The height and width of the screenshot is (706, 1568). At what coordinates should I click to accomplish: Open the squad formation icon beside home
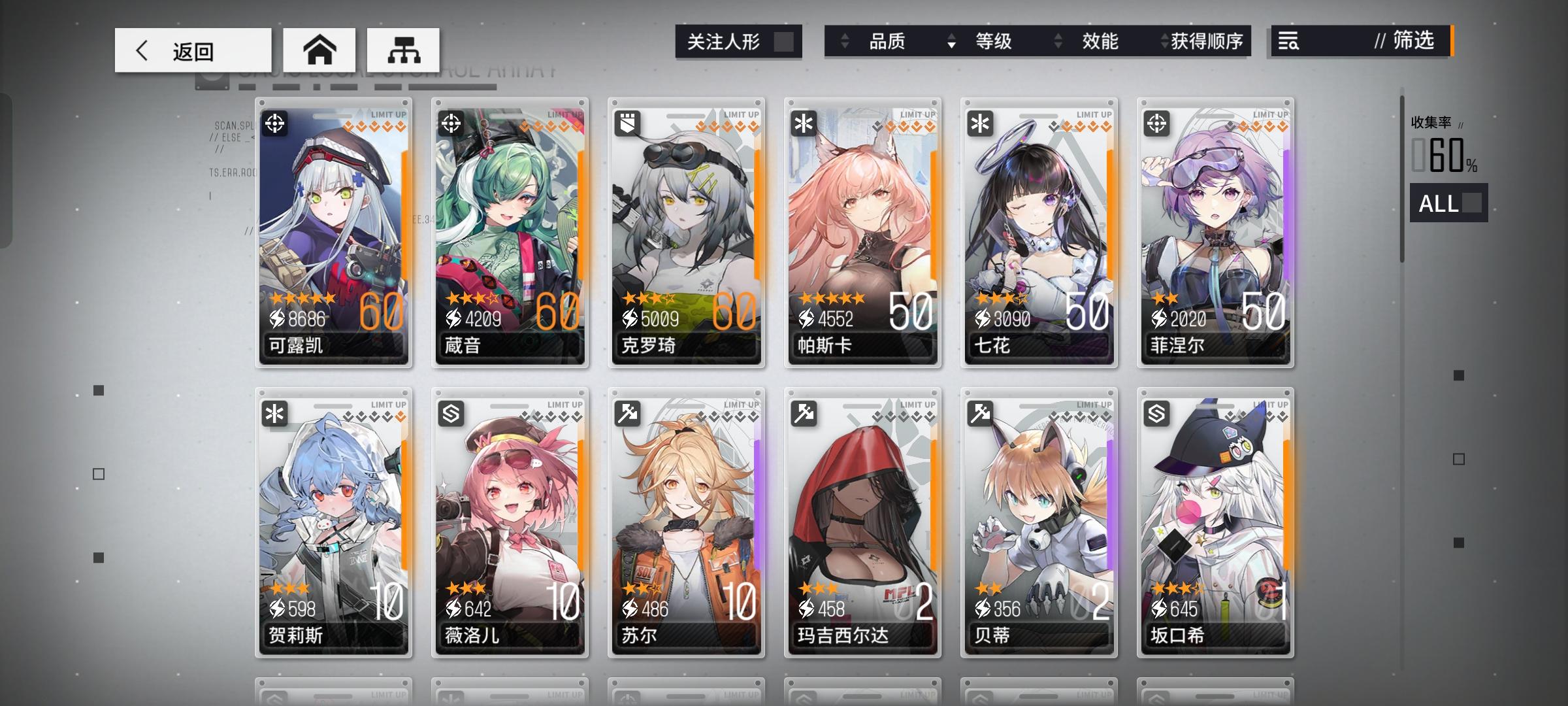pyautogui.click(x=403, y=49)
